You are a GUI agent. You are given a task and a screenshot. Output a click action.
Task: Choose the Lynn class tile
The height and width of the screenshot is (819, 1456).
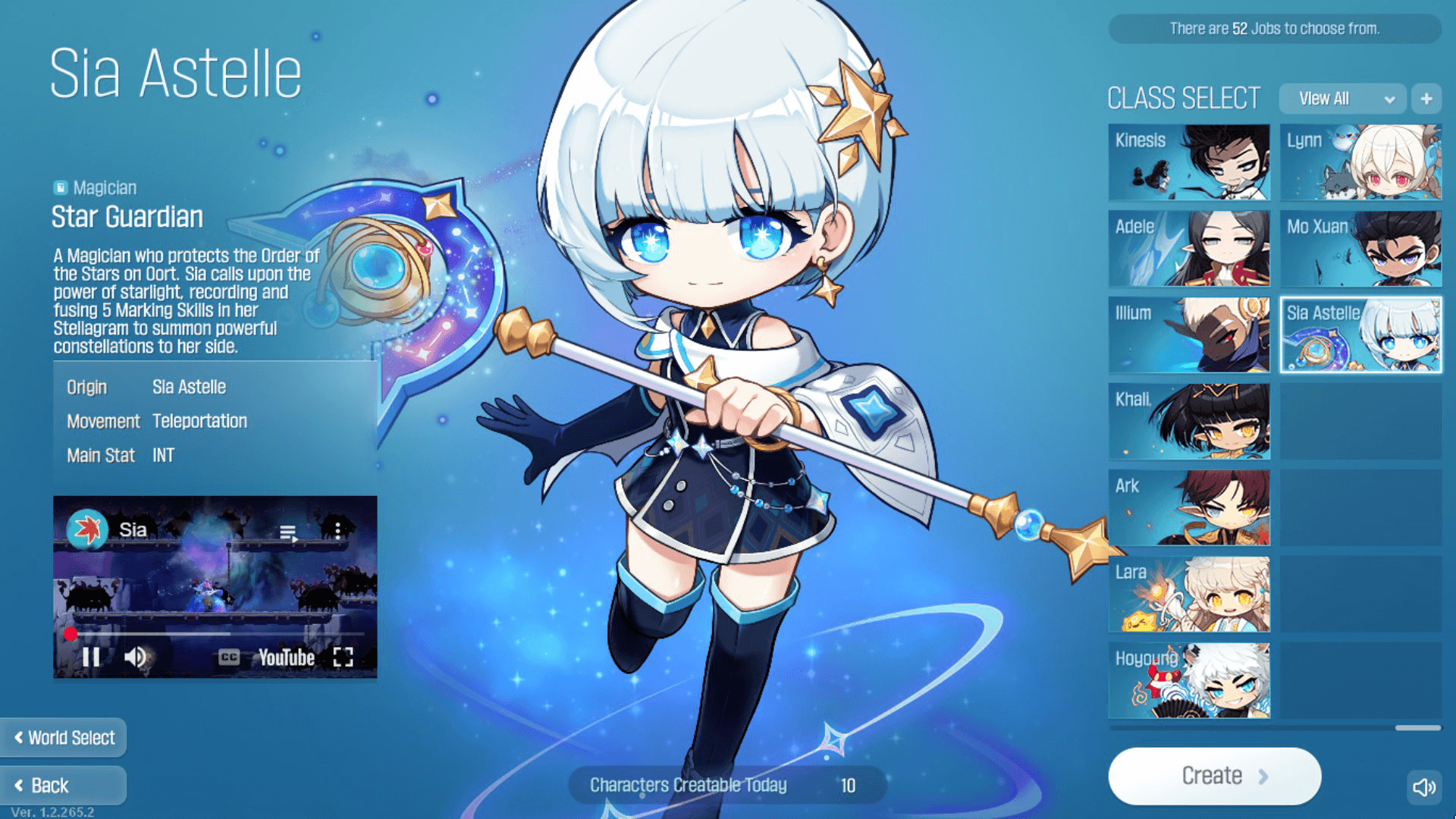tap(1360, 162)
